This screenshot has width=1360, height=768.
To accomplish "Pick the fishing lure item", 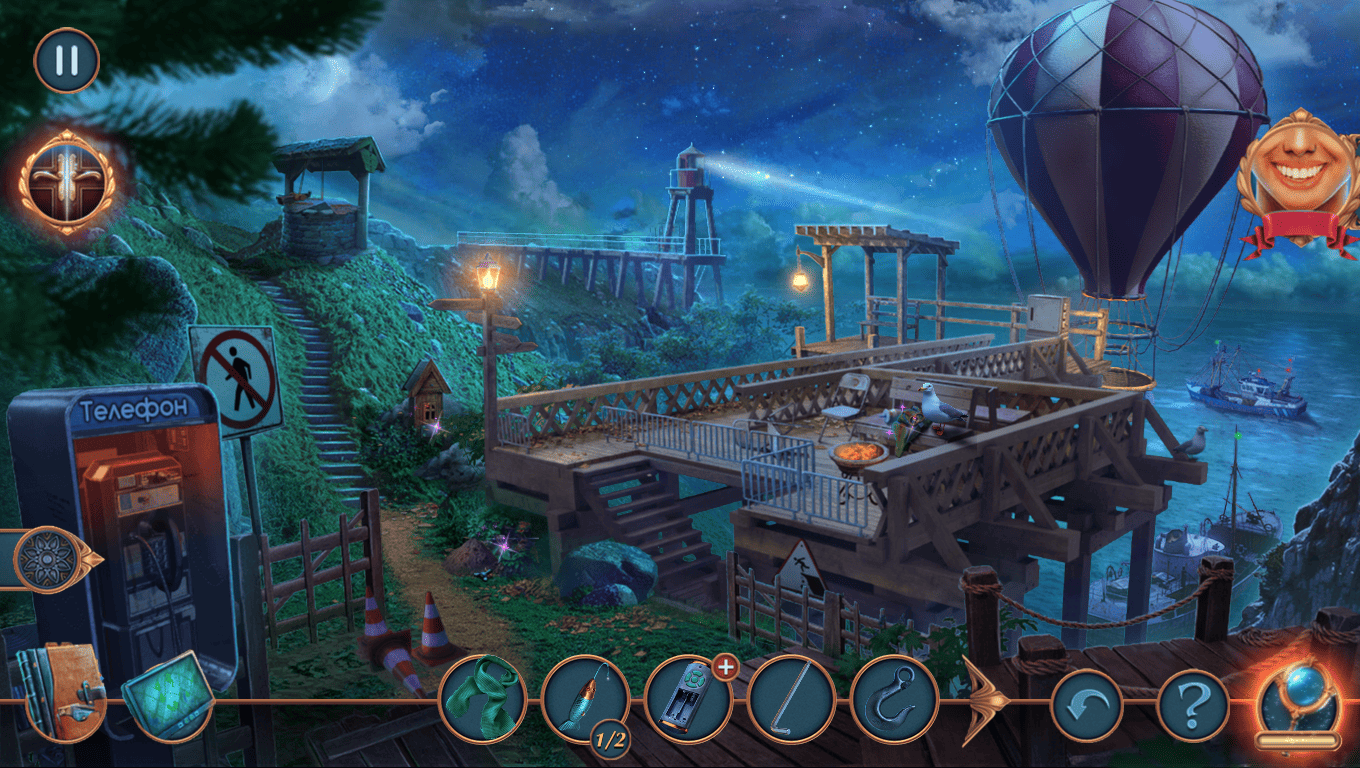I will coord(585,699).
